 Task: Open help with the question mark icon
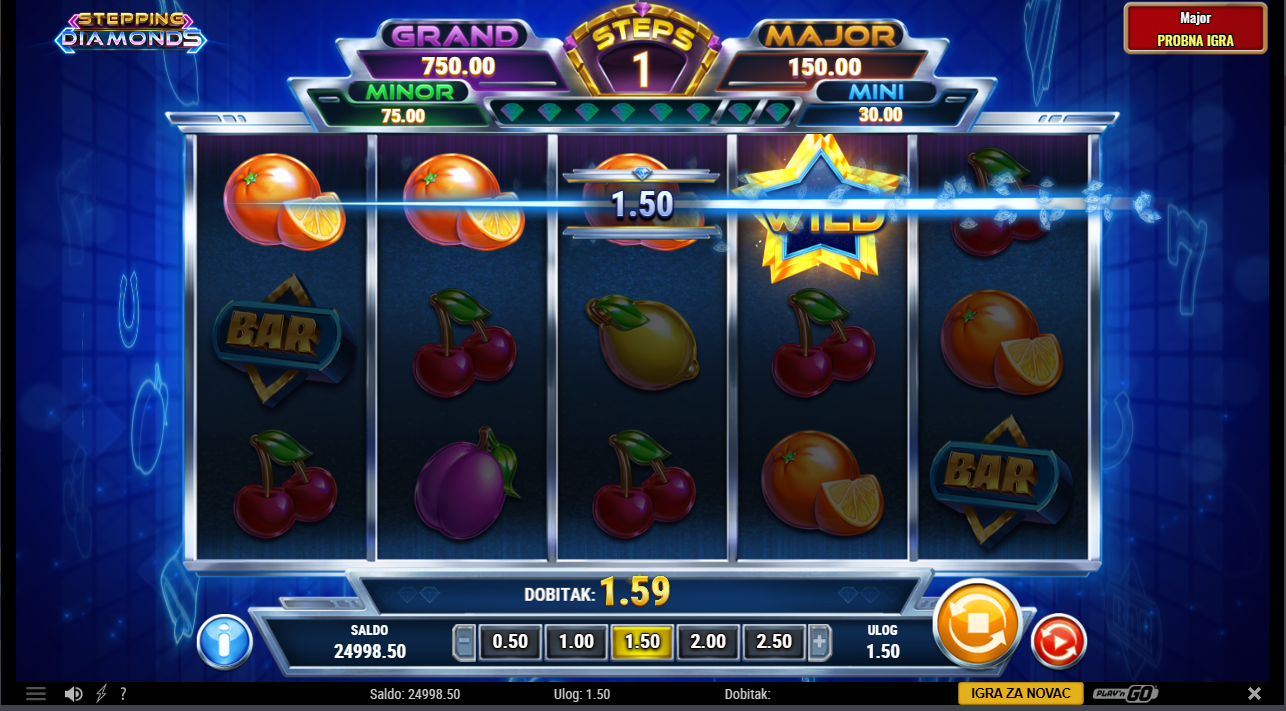click(x=123, y=694)
